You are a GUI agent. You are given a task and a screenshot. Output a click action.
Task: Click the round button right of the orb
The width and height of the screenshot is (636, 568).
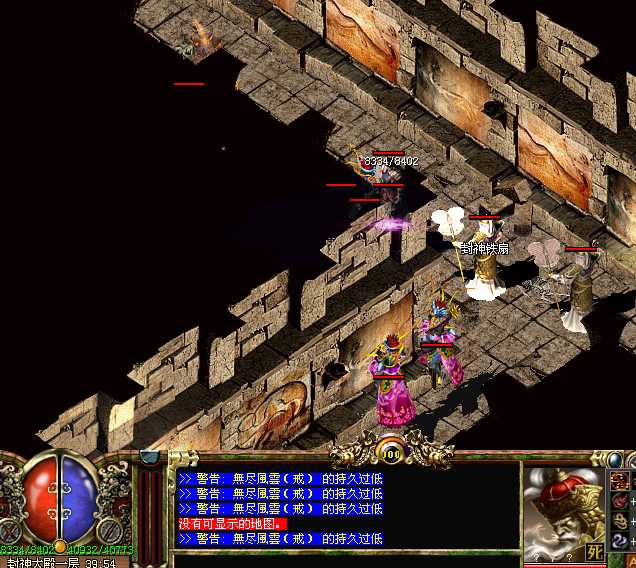coord(110,531)
